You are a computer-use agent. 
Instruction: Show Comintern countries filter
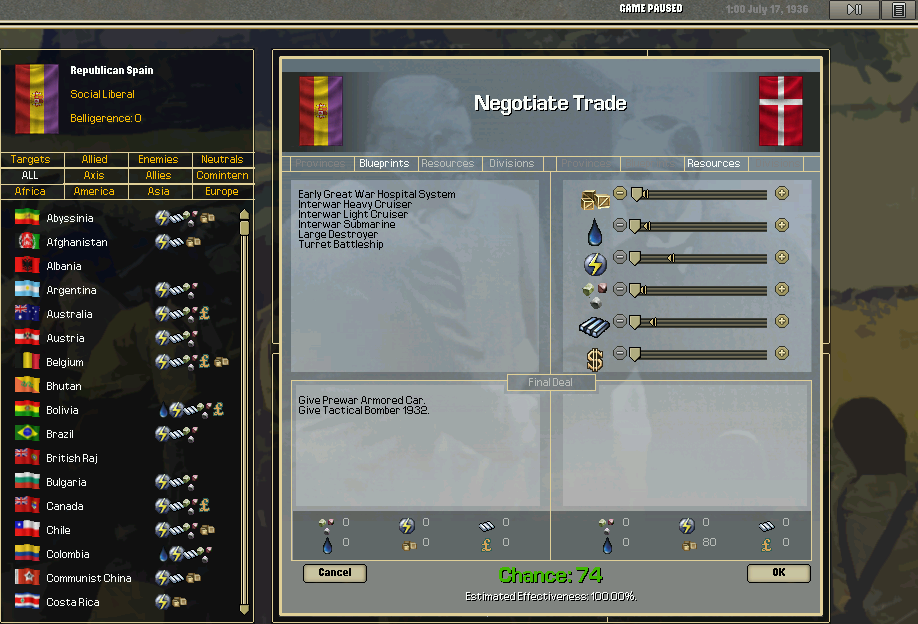(222, 176)
